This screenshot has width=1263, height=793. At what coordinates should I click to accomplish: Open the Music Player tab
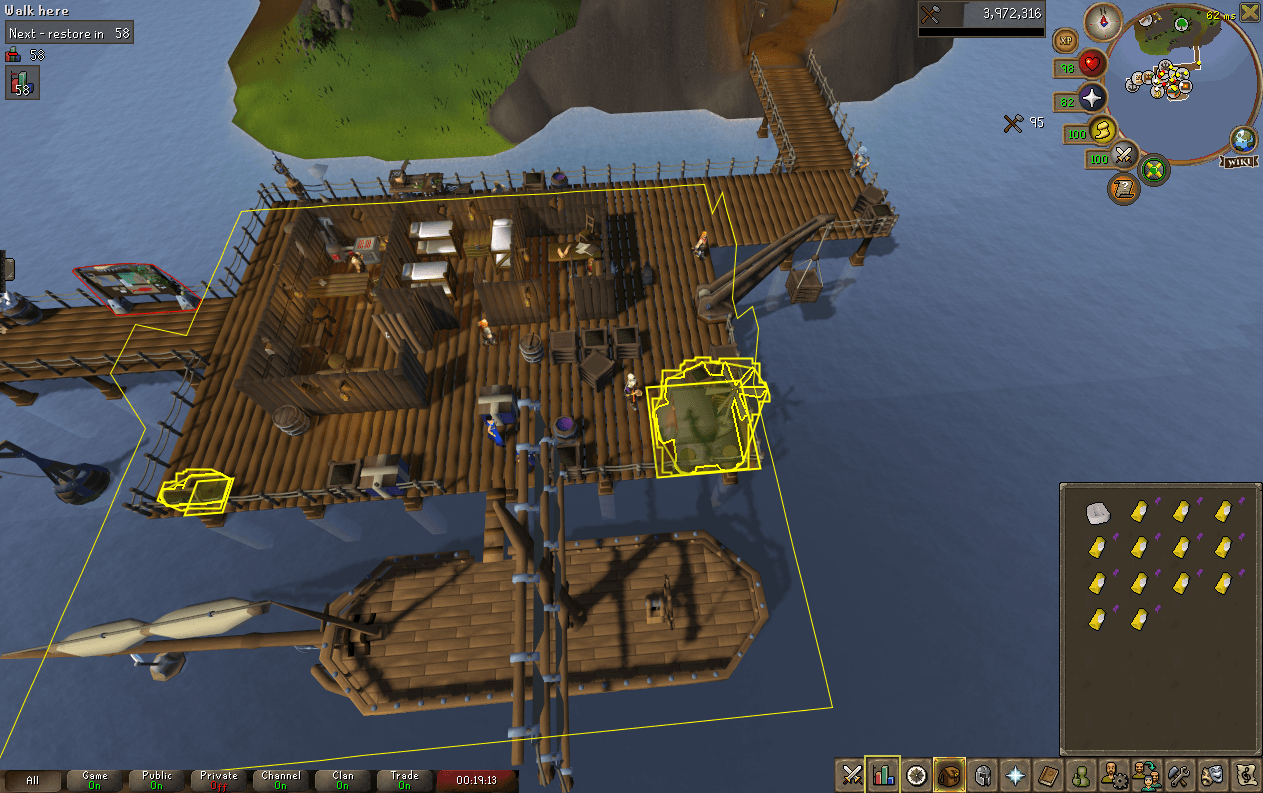point(1245,774)
